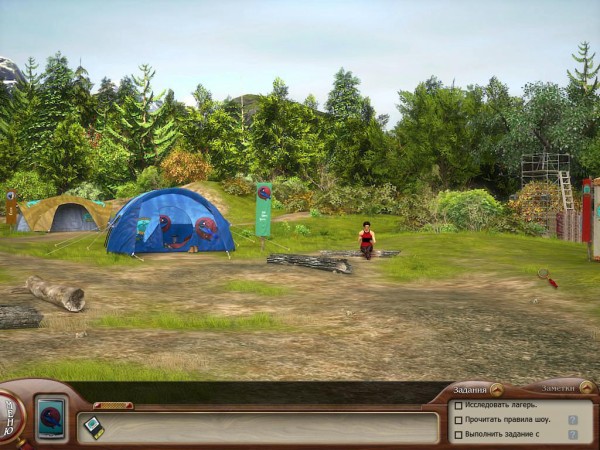Show hint for 'Выполнить задание с' task

[573, 434]
